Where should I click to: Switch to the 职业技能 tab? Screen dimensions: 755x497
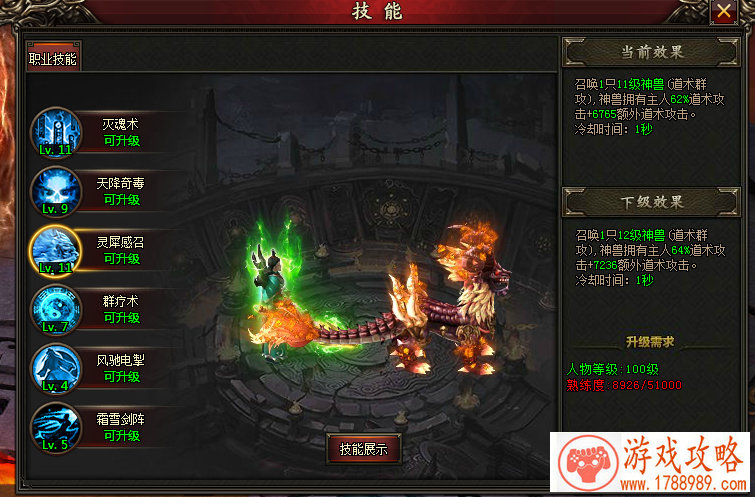click(53, 58)
